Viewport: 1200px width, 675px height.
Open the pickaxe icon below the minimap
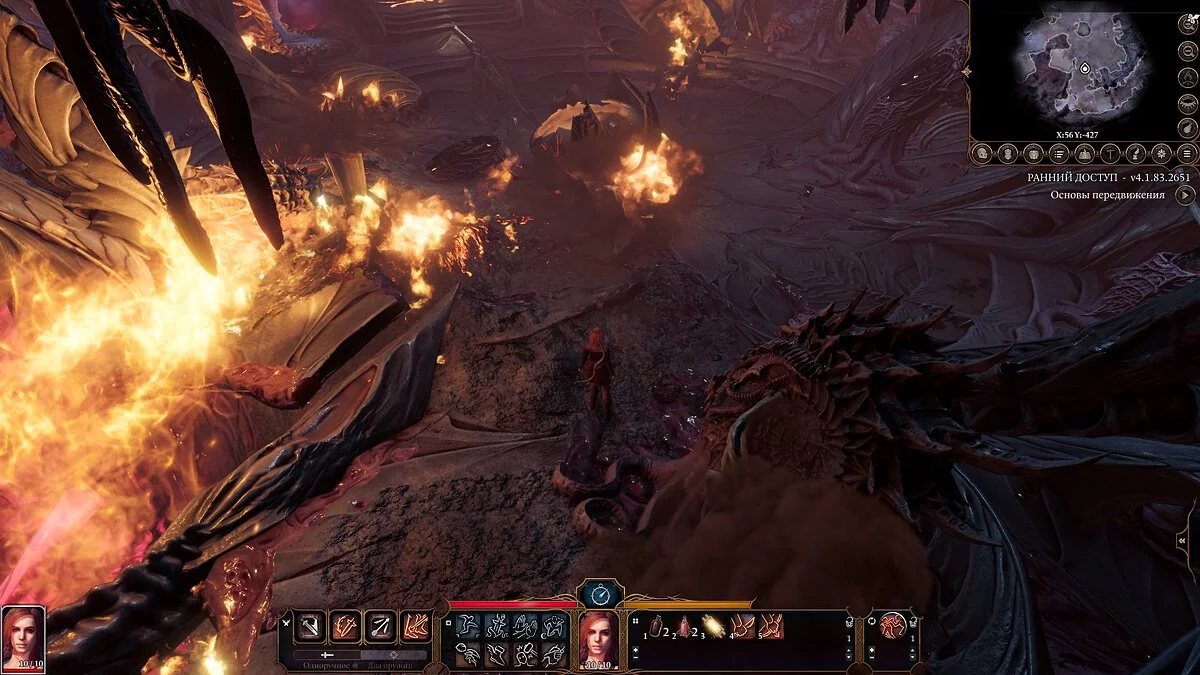(x=1111, y=153)
